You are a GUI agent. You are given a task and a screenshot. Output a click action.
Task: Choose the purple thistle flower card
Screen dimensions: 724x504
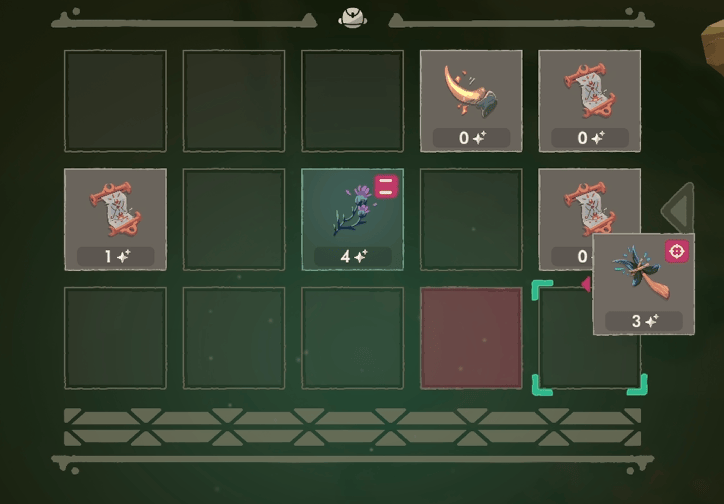tap(352, 219)
